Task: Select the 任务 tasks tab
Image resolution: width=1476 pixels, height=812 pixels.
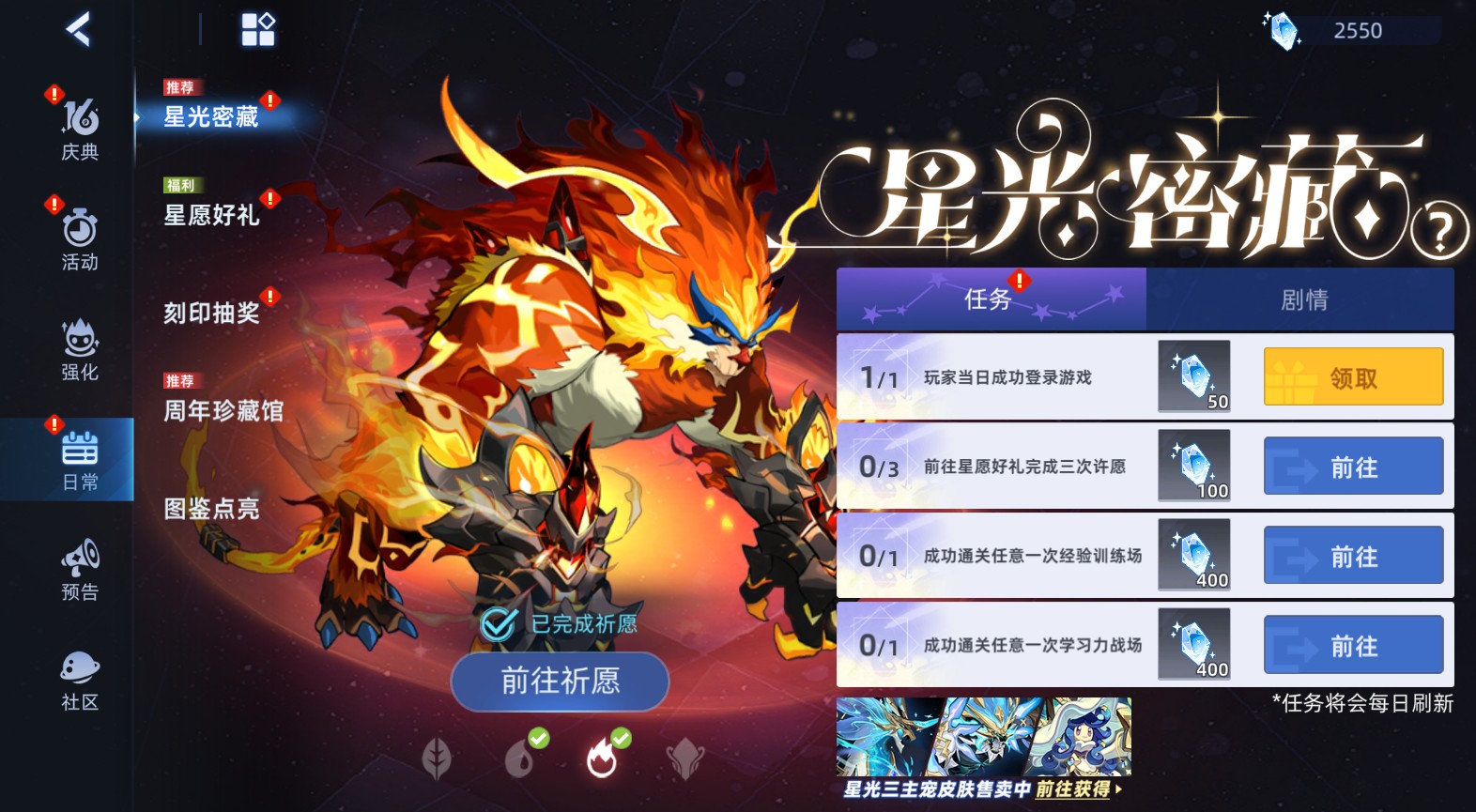Action: click(x=991, y=299)
